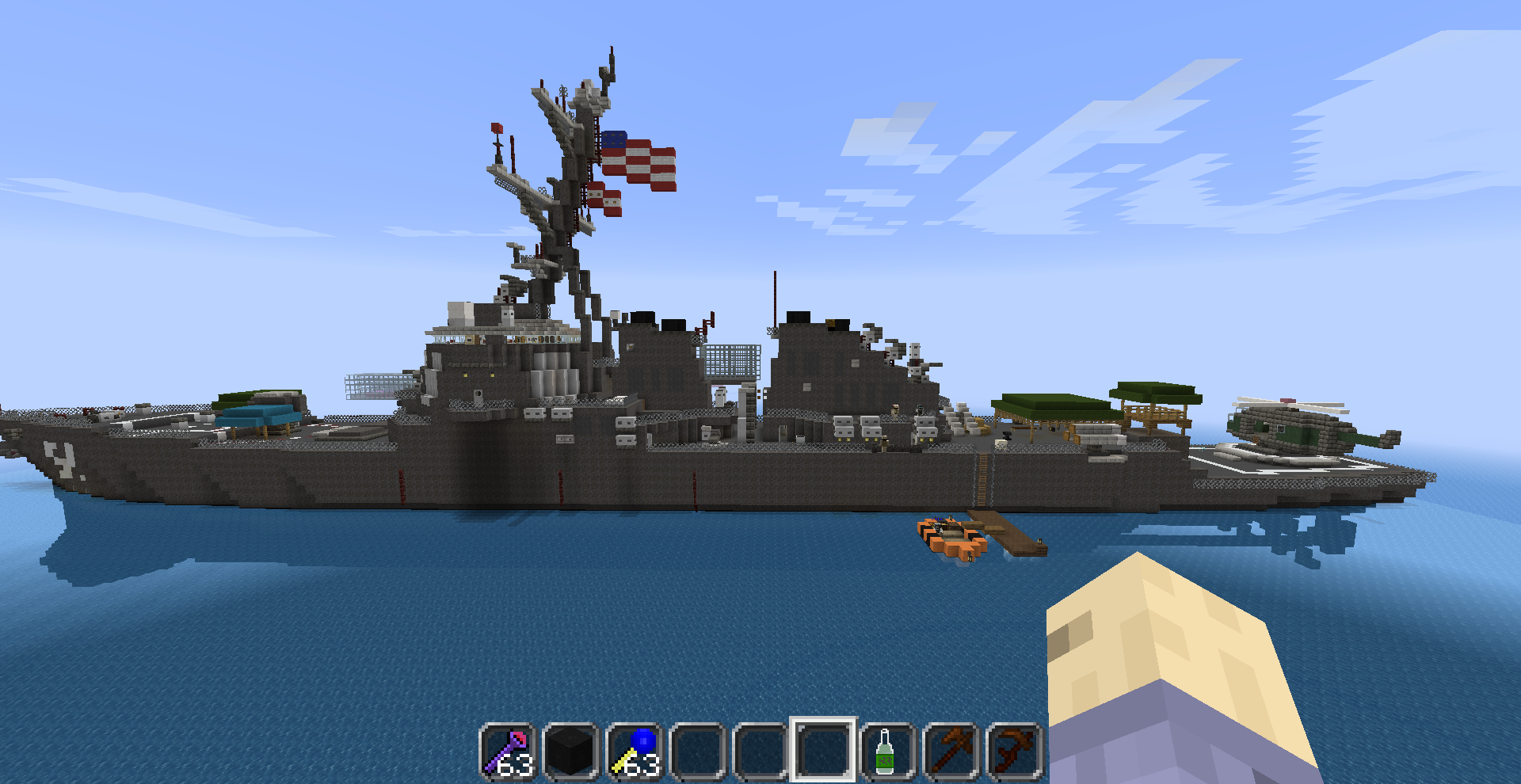Select the purple wand hotbar slot
The image size is (1521, 784).
click(508, 750)
